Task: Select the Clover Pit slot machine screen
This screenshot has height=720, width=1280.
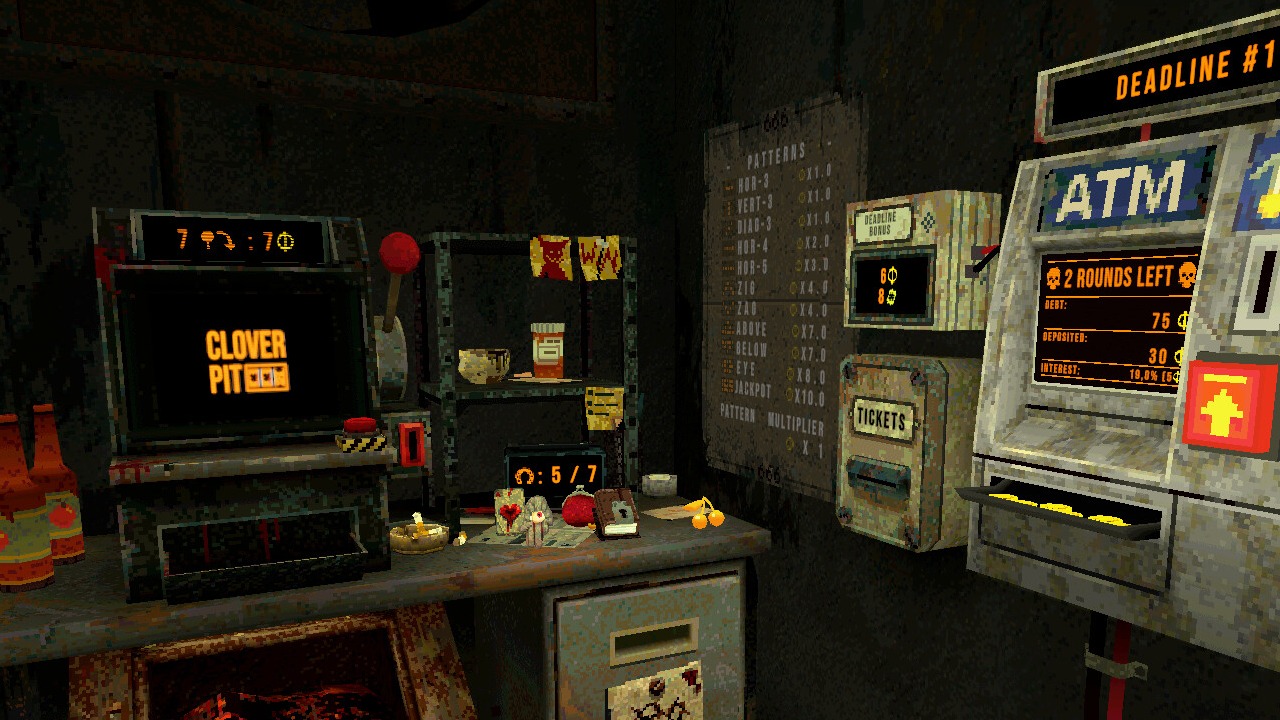Action: 246,361
